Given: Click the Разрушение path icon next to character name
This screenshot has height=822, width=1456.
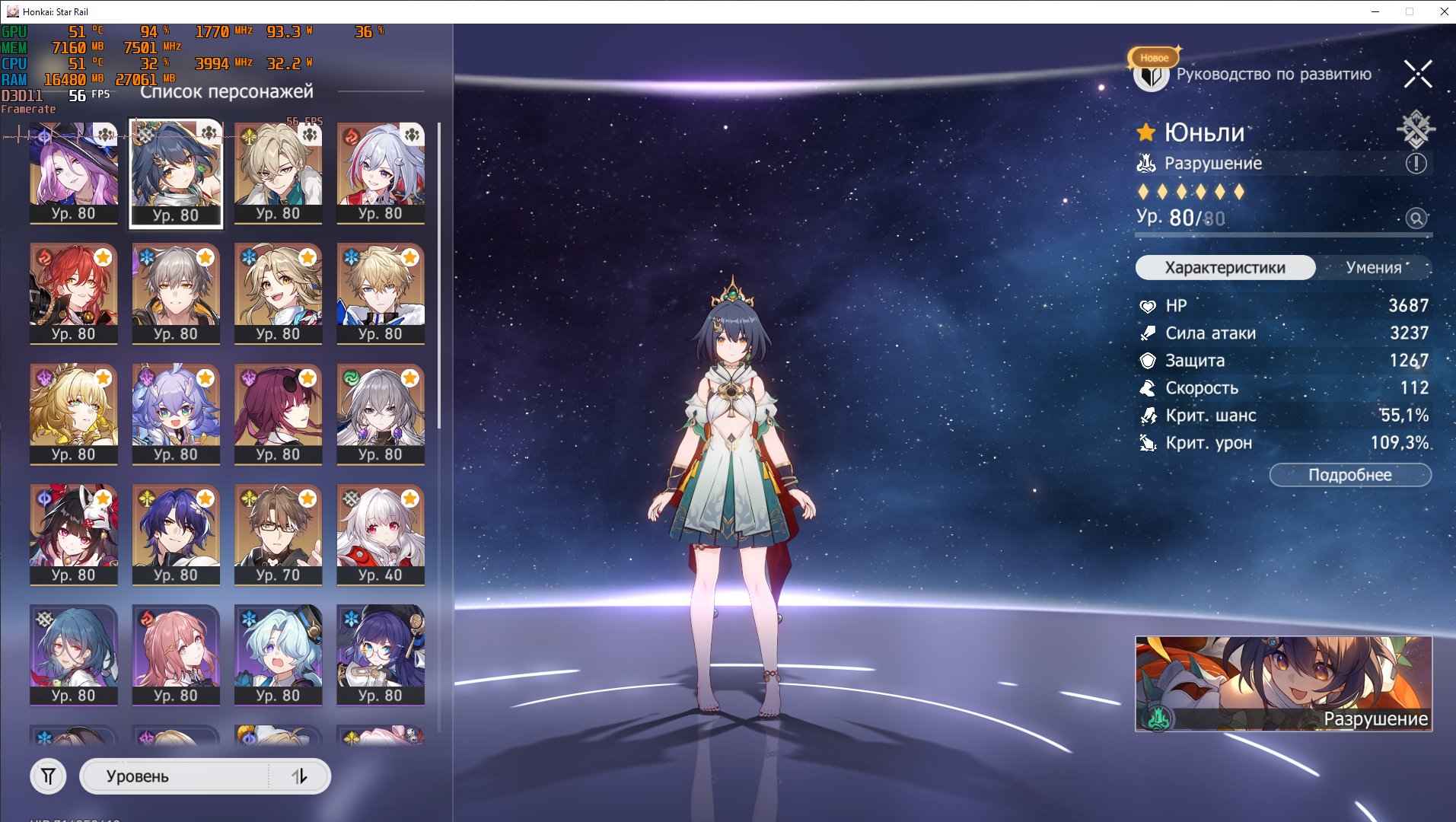Looking at the screenshot, I should 1145,163.
